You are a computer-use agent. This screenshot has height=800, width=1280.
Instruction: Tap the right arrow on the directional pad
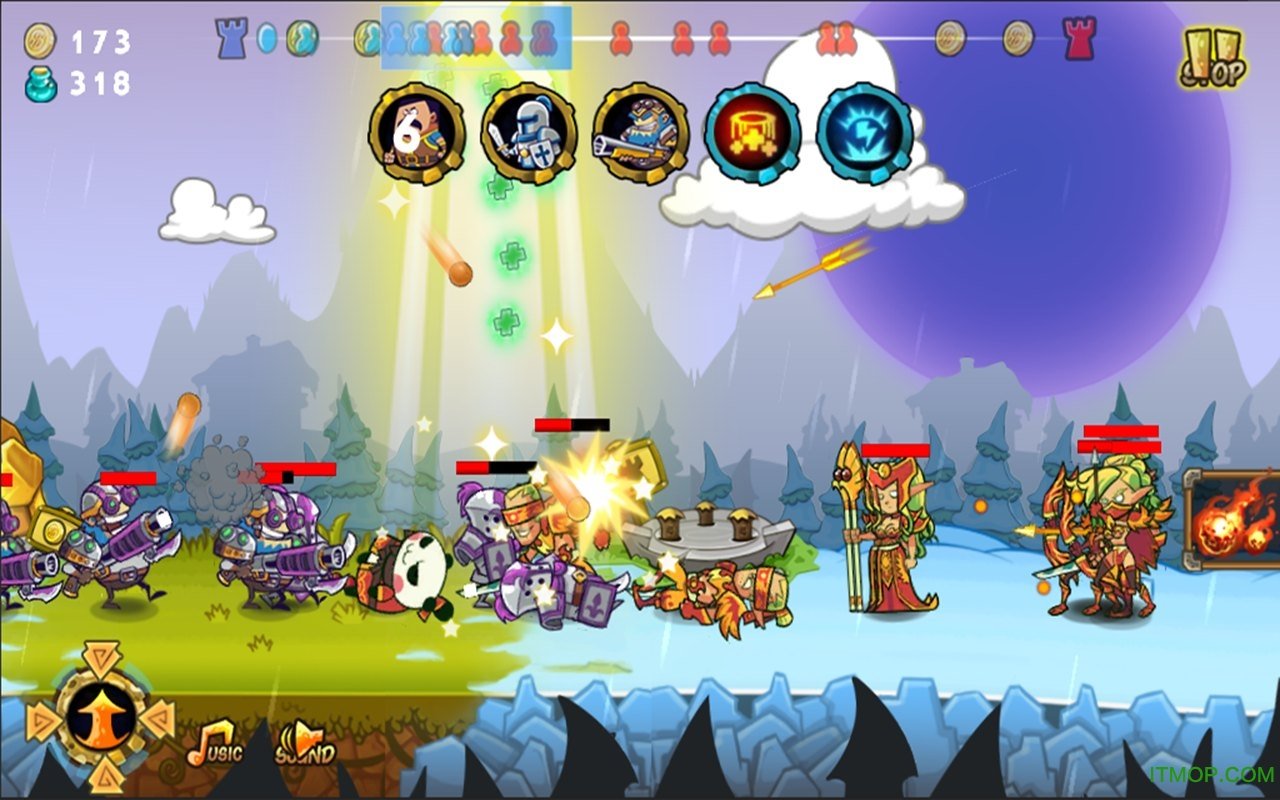160,718
